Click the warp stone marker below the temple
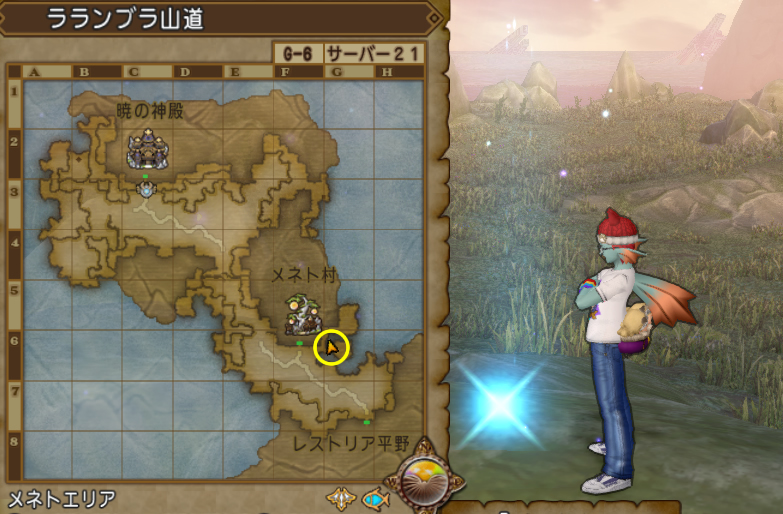Viewport: 783px width, 514px height. click(x=147, y=187)
